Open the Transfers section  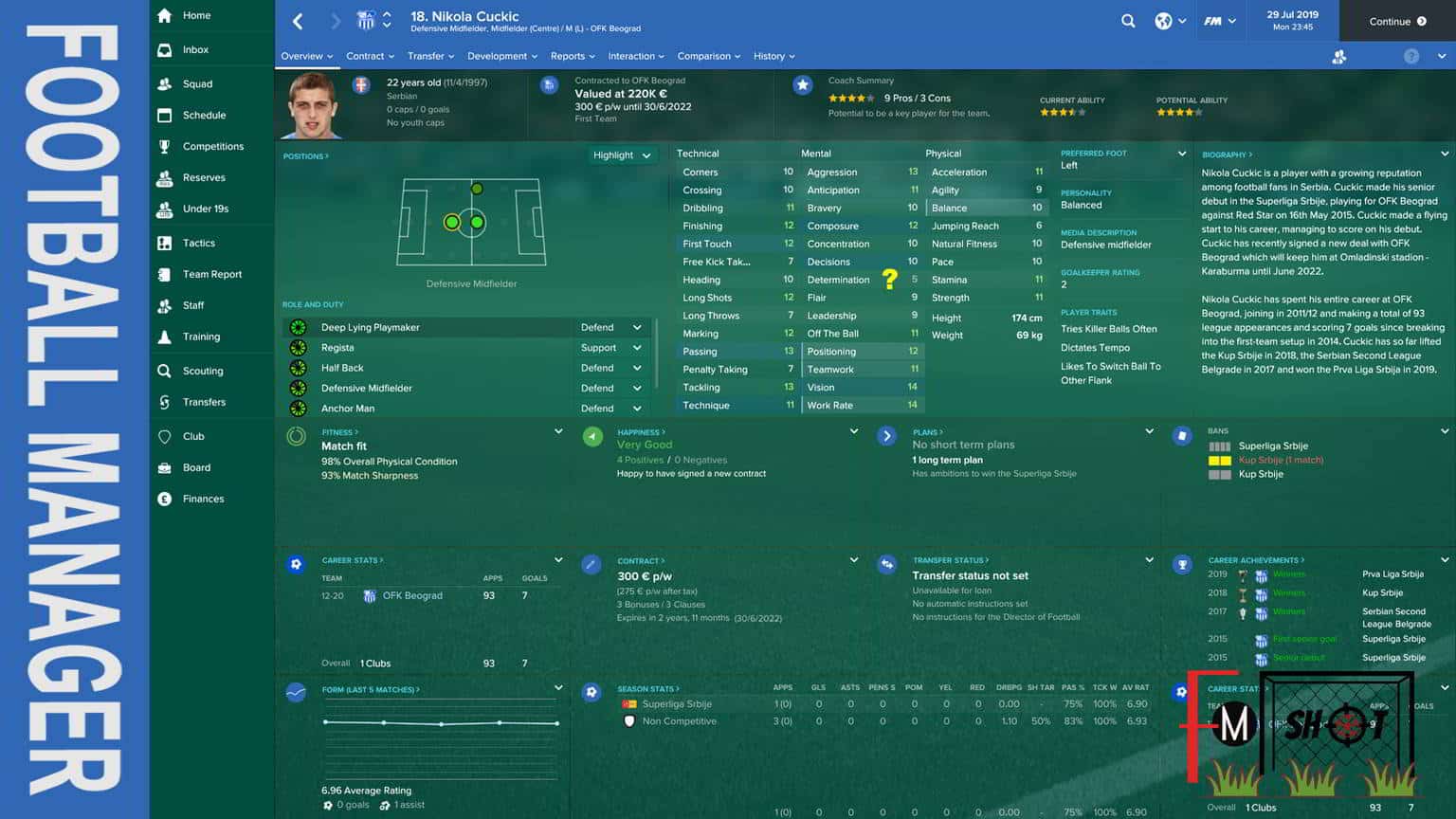click(204, 402)
